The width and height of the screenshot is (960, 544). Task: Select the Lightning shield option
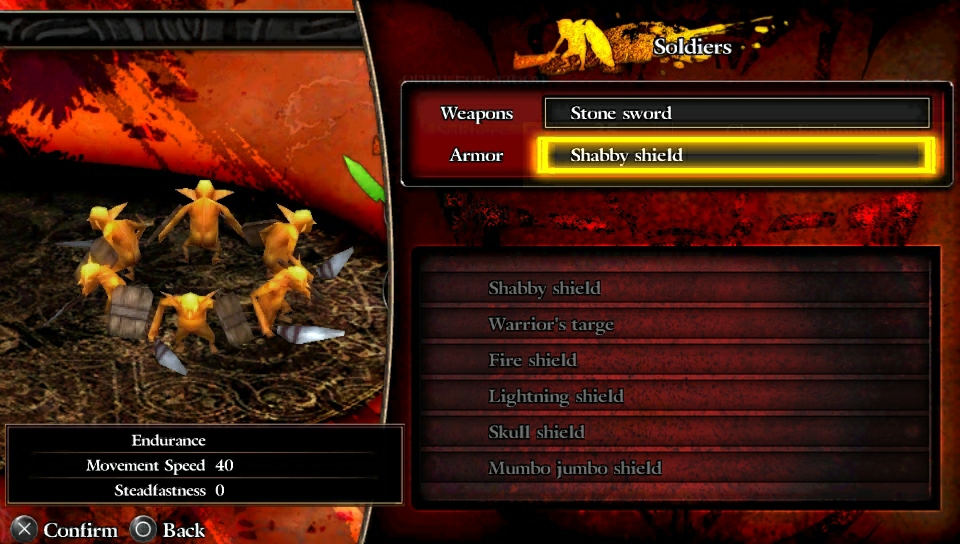[x=676, y=396]
